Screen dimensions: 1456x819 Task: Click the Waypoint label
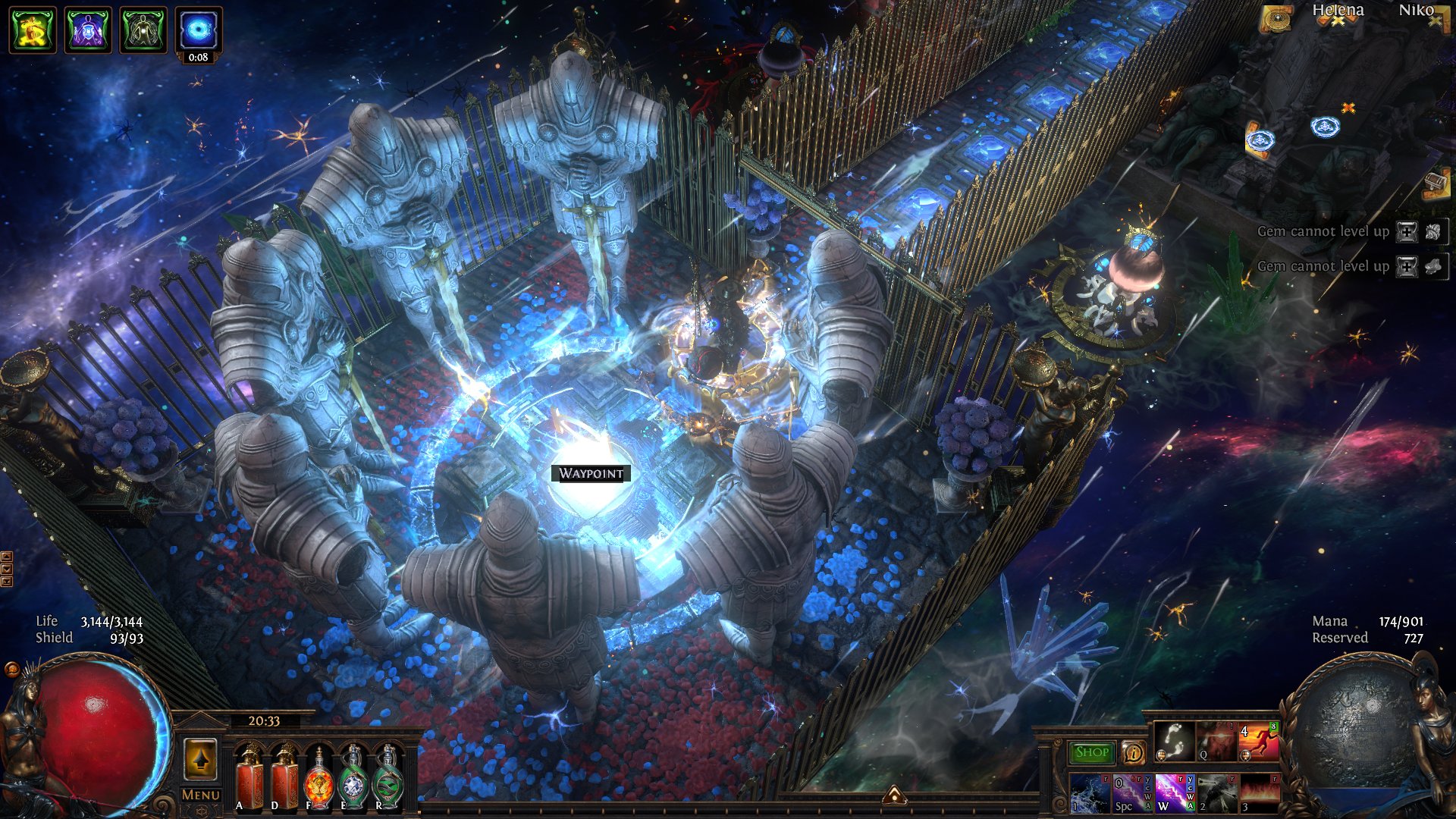(x=591, y=474)
